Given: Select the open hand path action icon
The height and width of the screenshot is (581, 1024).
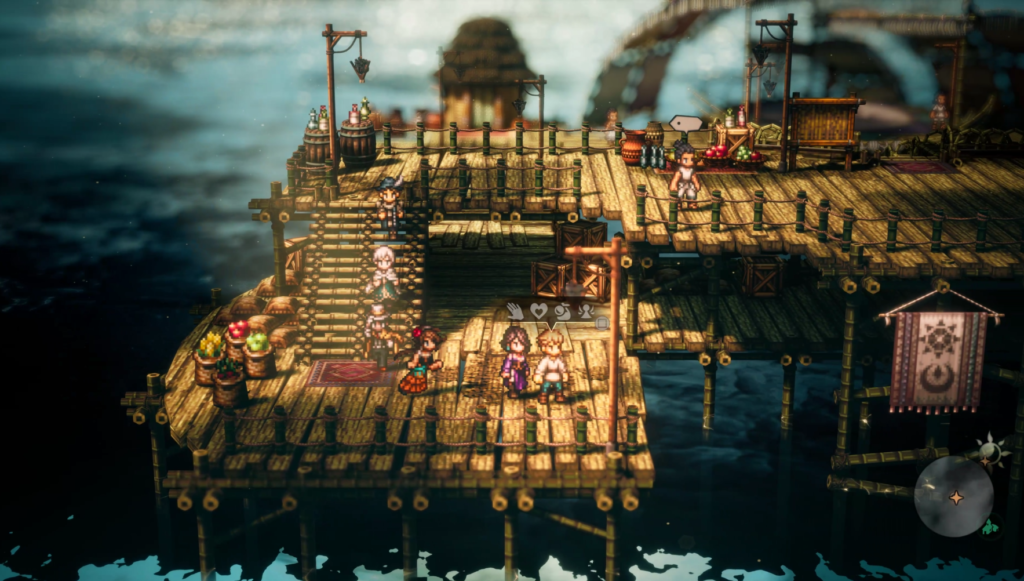Looking at the screenshot, I should (x=515, y=311).
